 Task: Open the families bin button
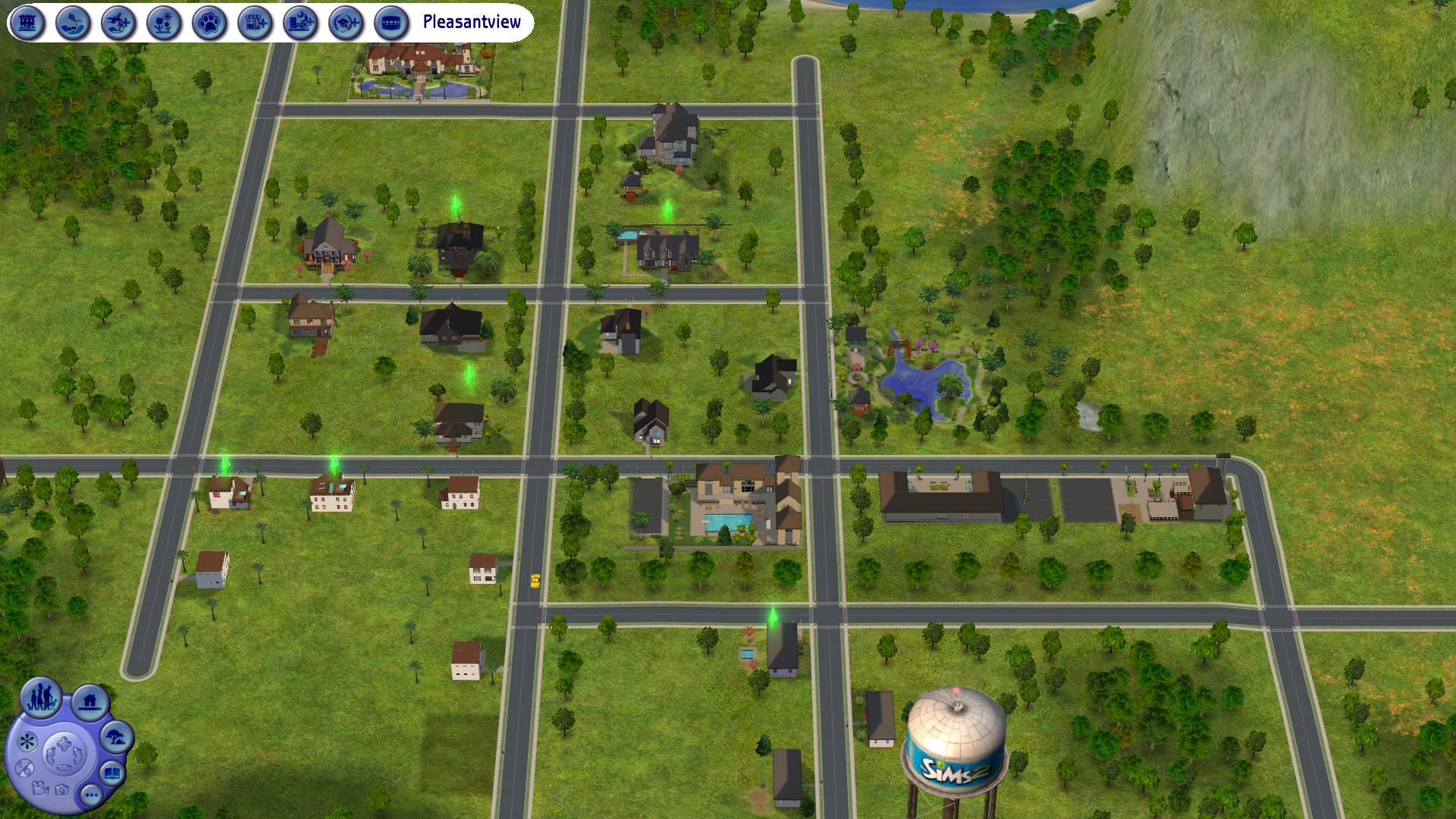coord(42,697)
